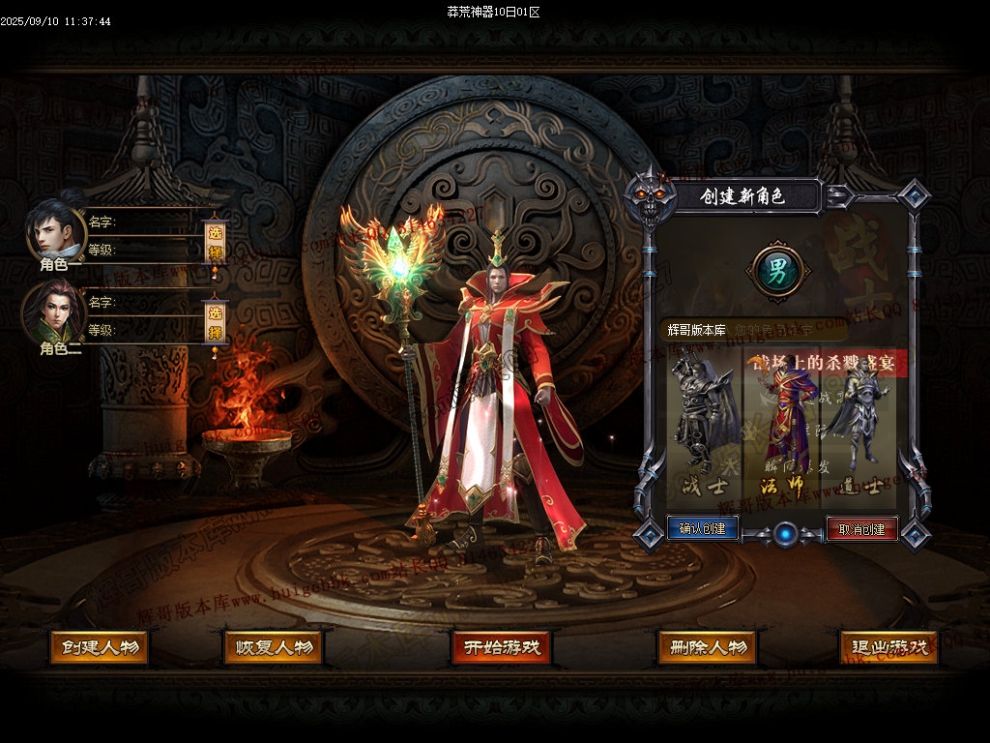Click the 选择 scroll for 角色二
The height and width of the screenshot is (743, 990).
point(214,320)
